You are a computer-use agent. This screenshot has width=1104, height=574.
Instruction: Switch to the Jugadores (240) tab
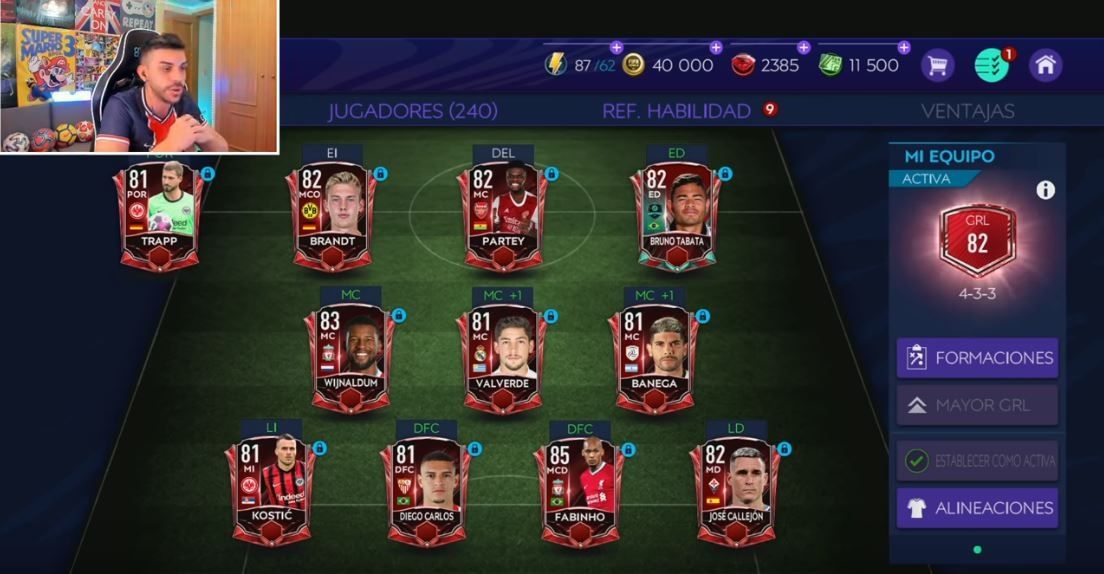412,111
